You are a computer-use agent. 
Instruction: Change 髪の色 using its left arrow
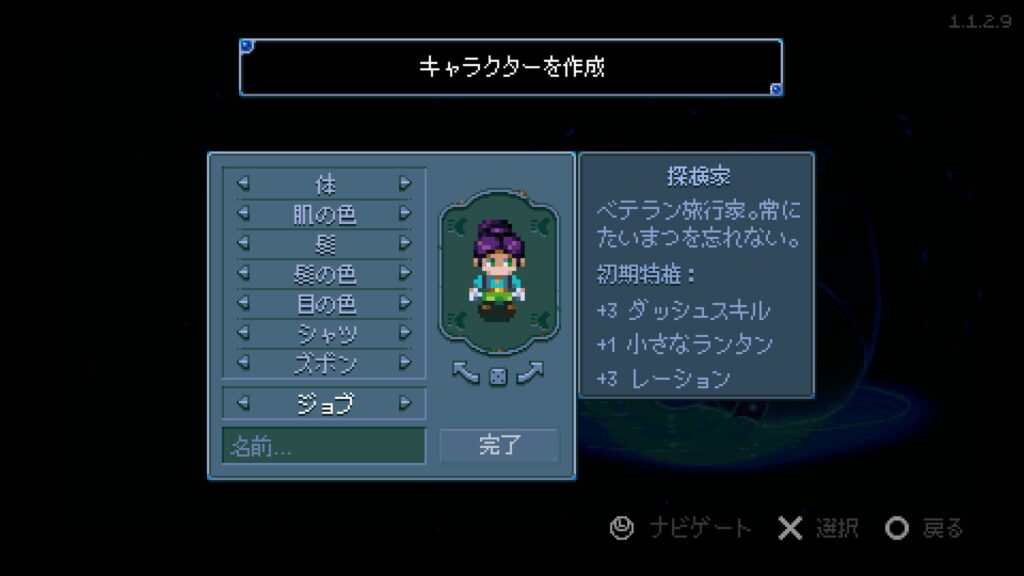pyautogui.click(x=242, y=273)
